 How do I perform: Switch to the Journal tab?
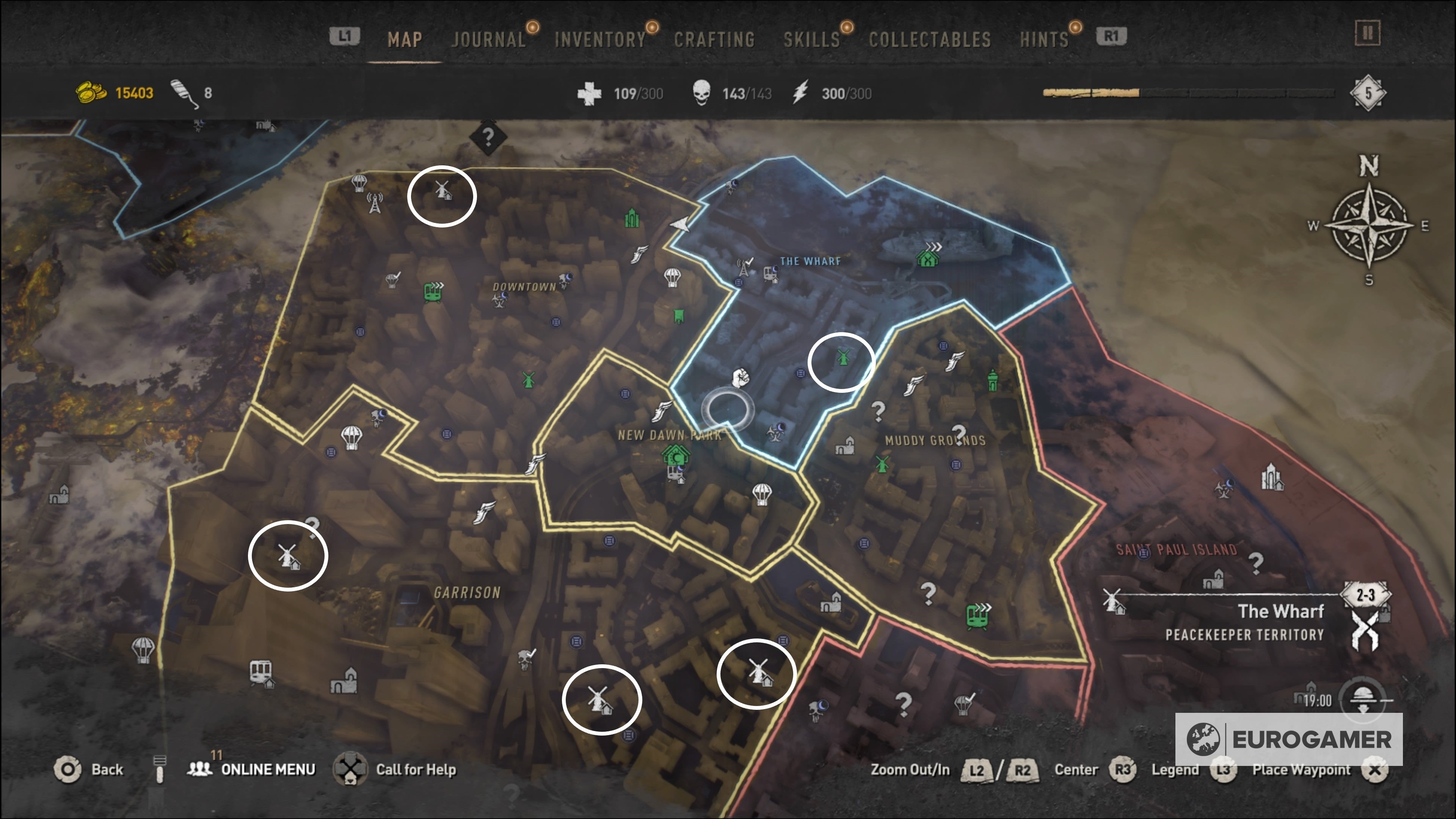[x=489, y=38]
